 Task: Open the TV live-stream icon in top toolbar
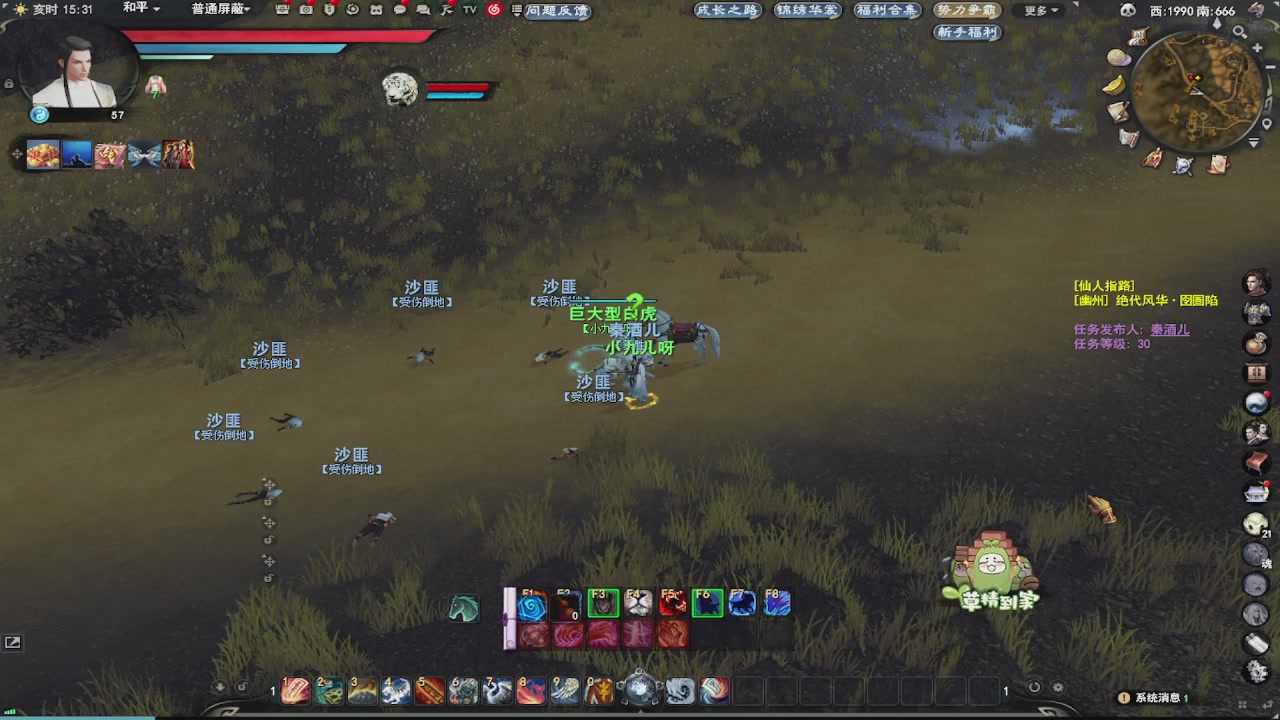pos(468,10)
